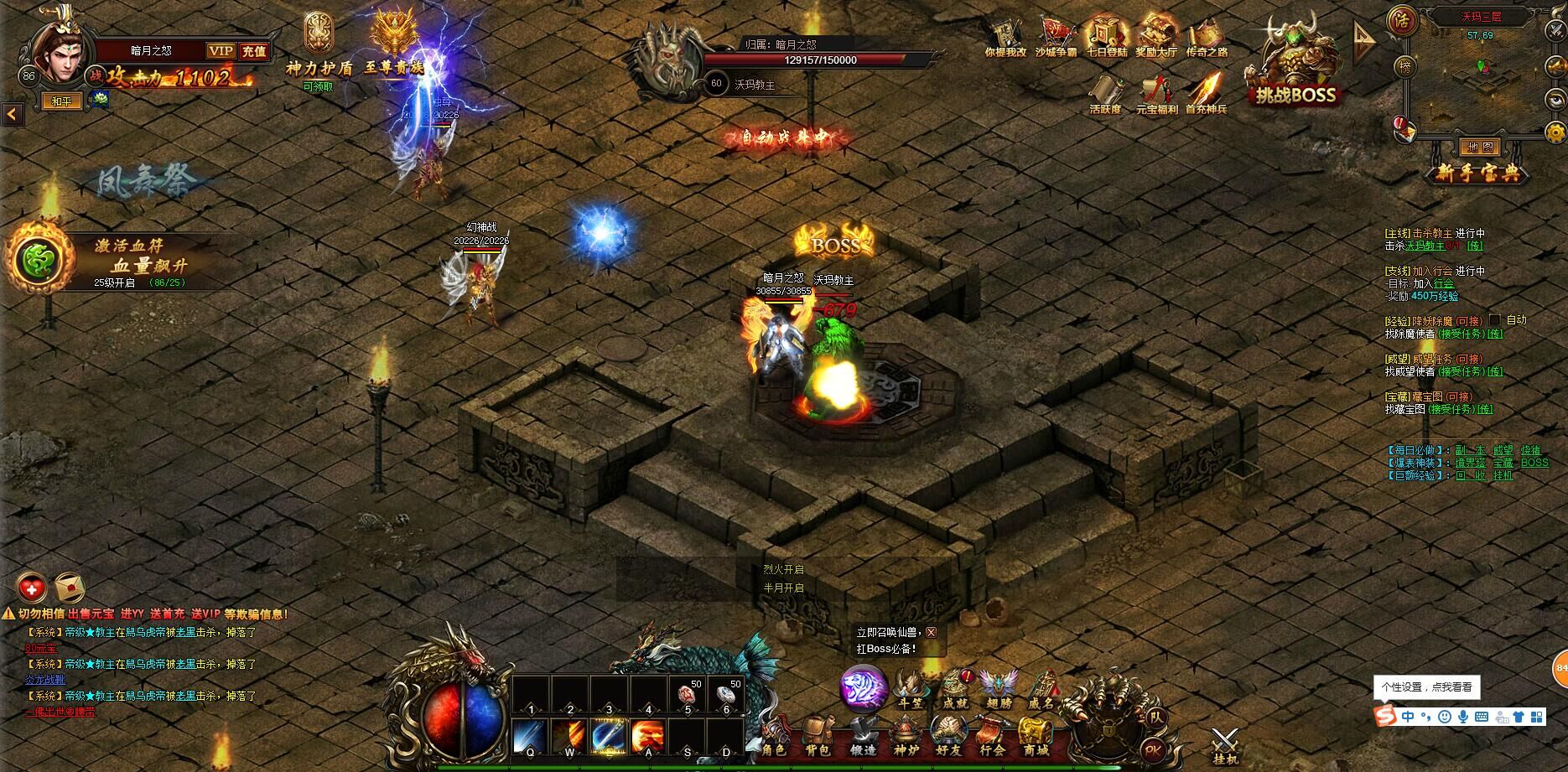This screenshot has height=772, width=1568.
Task: Tick the 自动 auto checkbox in quest tracker
Action: [x=1494, y=320]
